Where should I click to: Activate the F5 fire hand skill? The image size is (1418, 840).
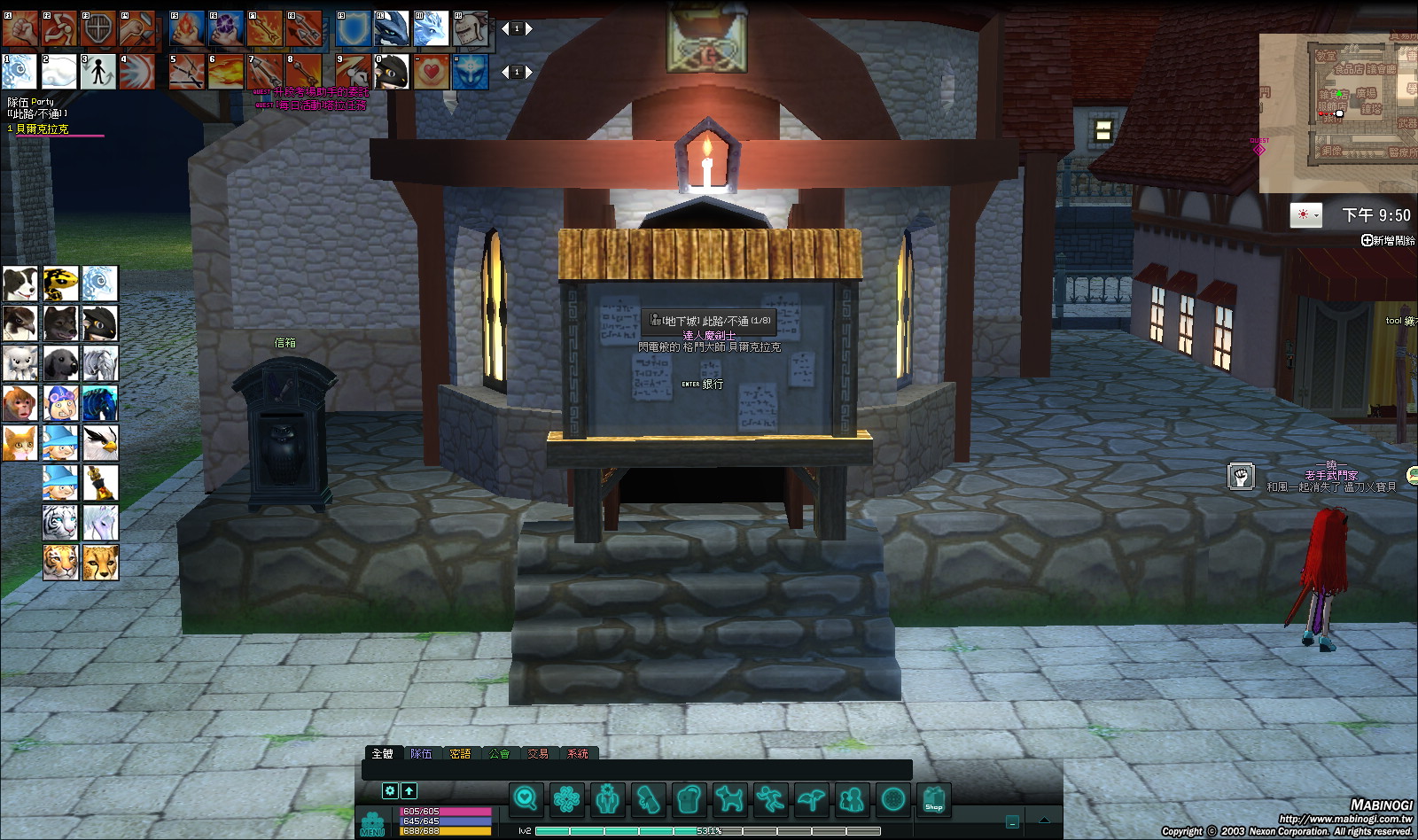(186, 29)
